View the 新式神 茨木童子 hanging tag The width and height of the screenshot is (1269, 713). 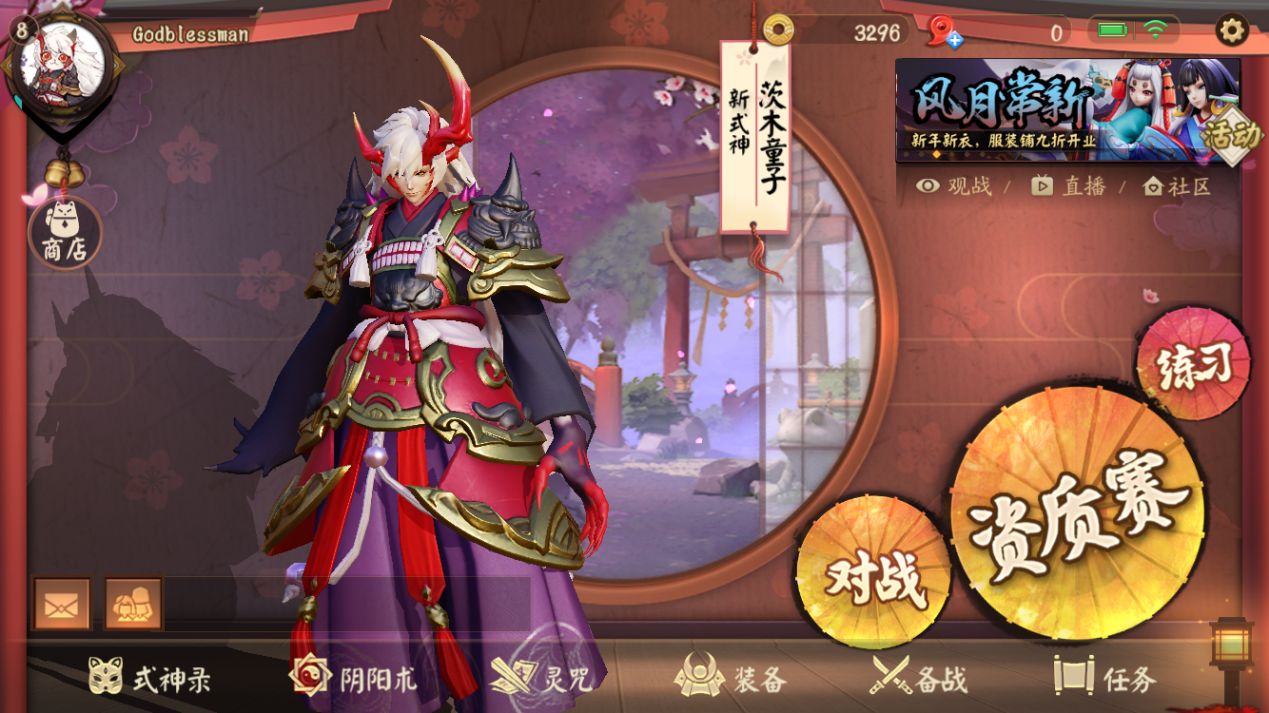(x=756, y=137)
